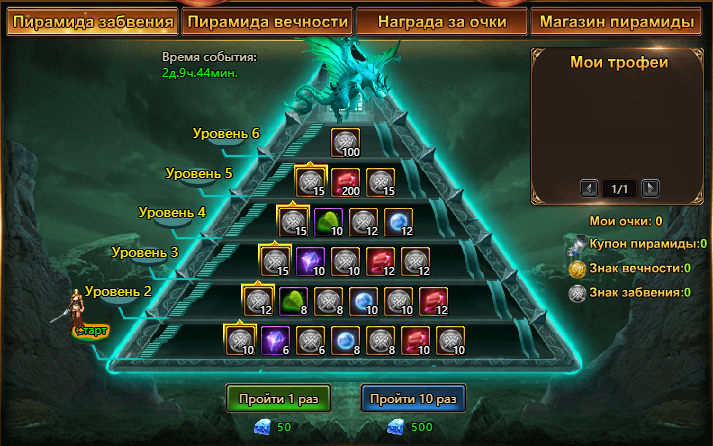Click the Старт marker beside the character
713x446 pixels.
pos(91,329)
